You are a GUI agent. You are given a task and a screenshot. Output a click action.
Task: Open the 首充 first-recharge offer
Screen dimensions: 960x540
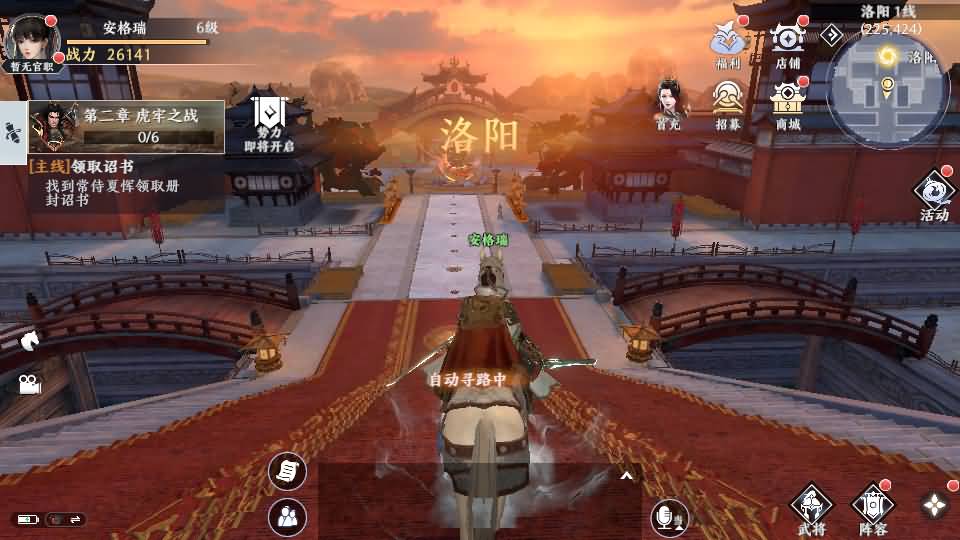tap(669, 104)
